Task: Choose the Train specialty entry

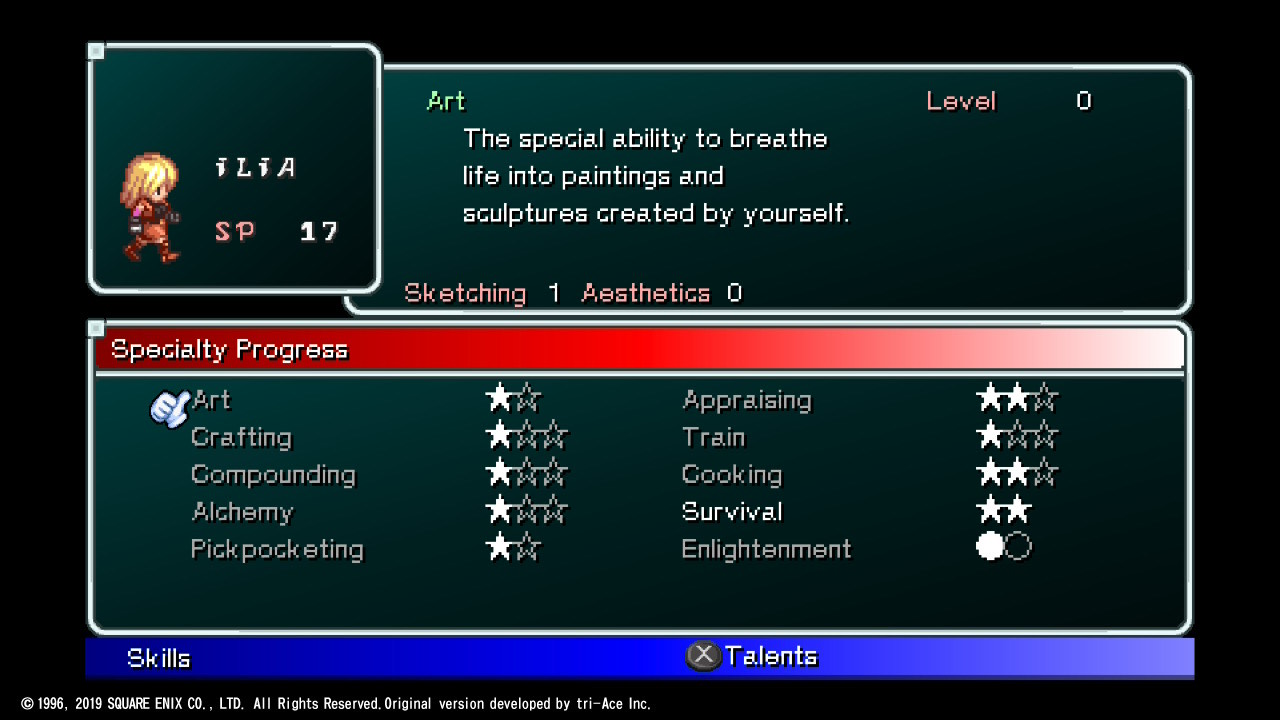Action: [x=713, y=437]
